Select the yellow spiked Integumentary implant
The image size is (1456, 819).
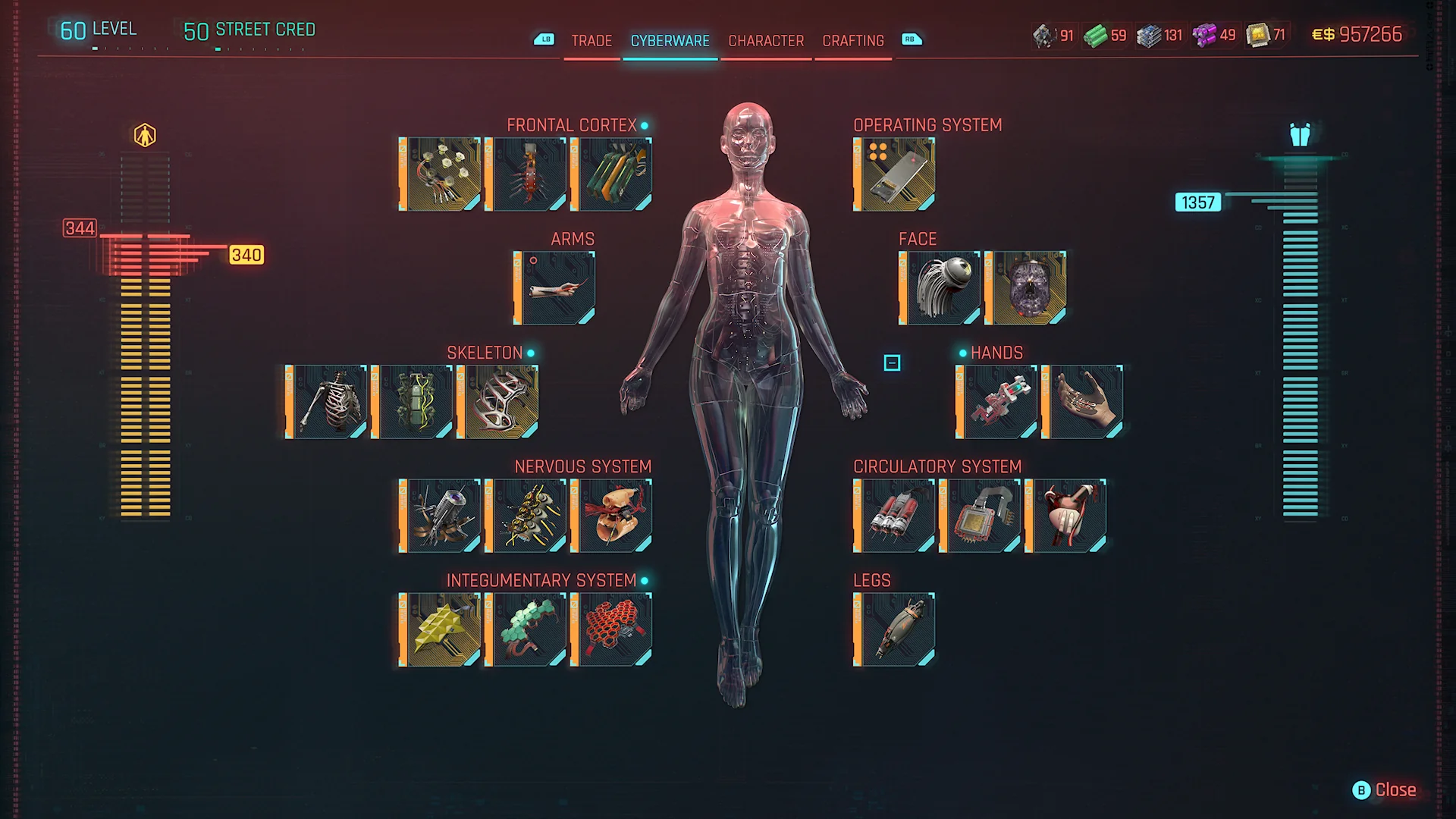tap(441, 629)
